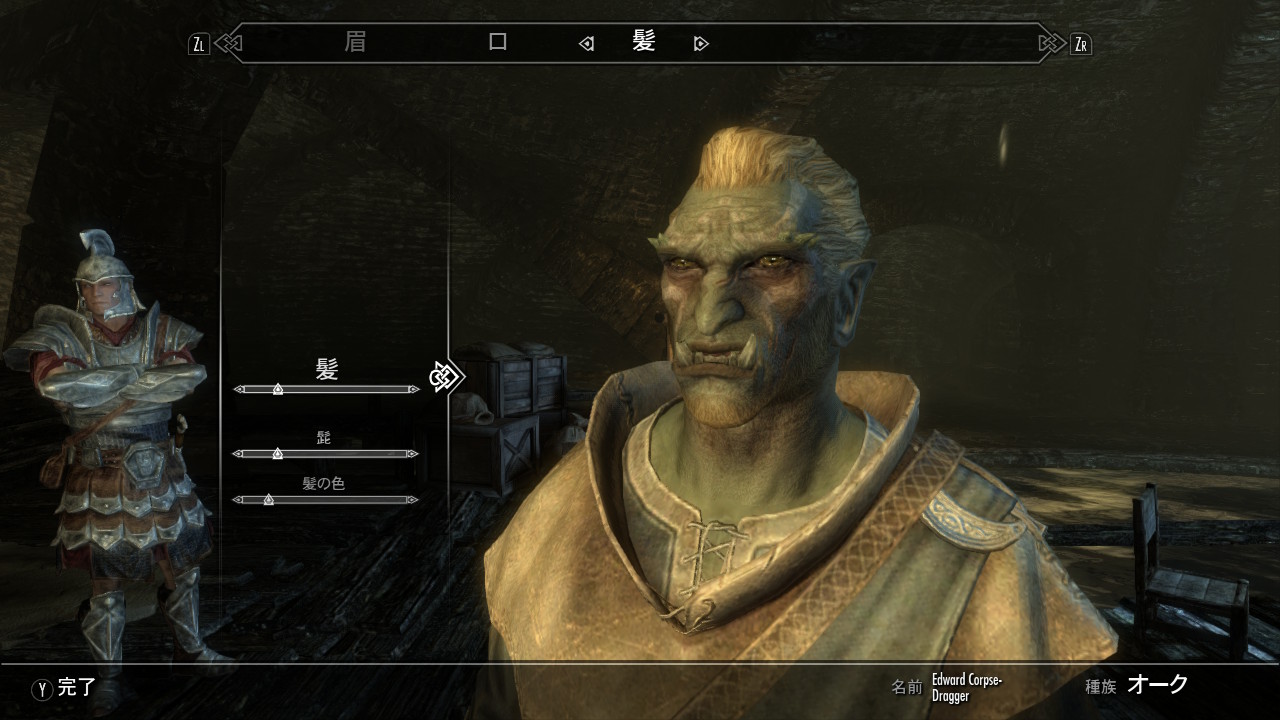Select the 髪 tab in the top bar

tap(643, 42)
